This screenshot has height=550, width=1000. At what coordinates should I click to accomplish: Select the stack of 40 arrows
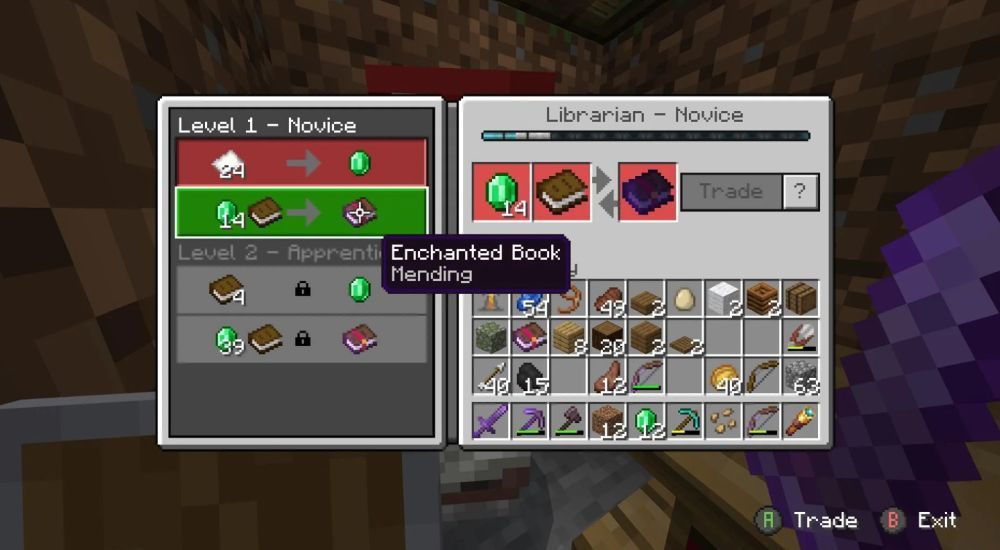pos(492,377)
